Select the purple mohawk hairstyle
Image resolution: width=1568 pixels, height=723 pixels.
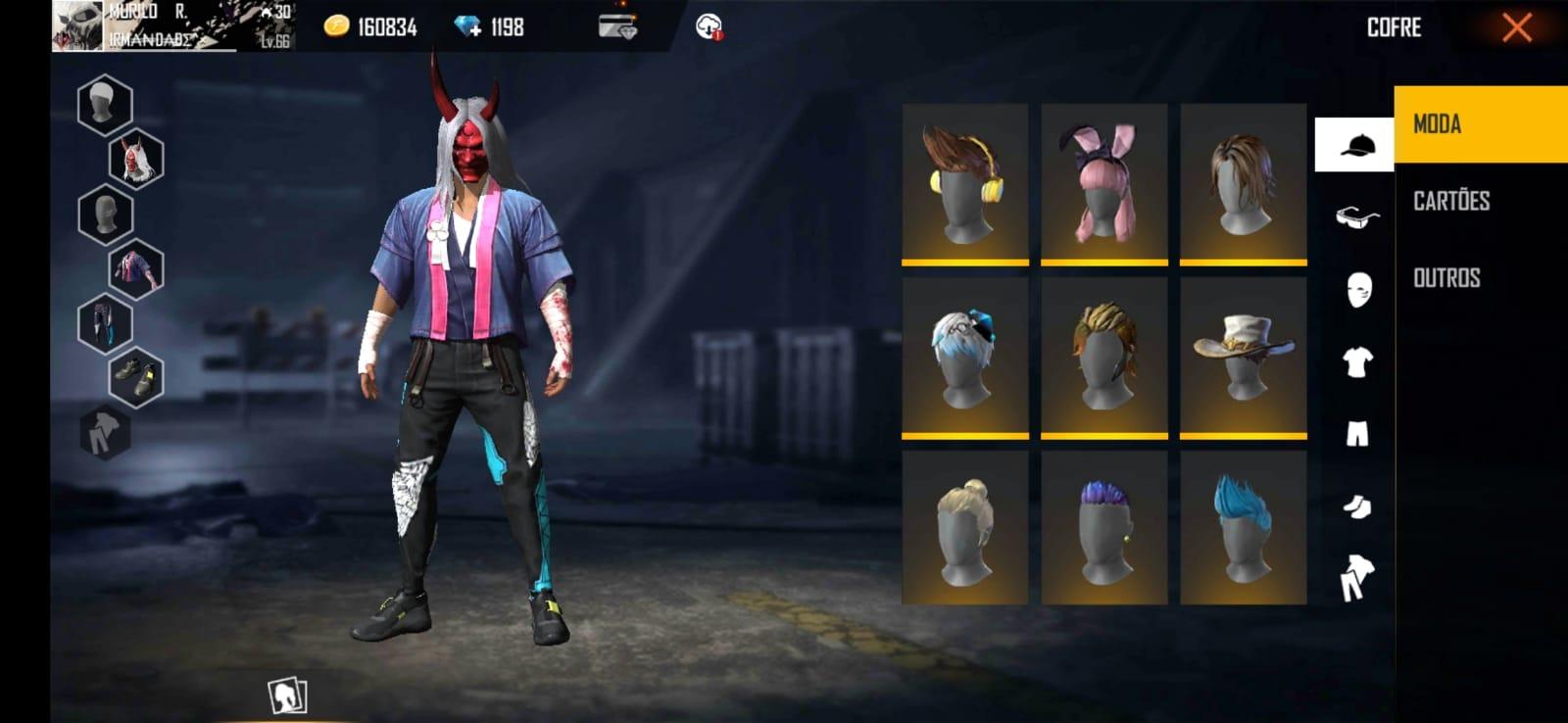coord(1103,527)
